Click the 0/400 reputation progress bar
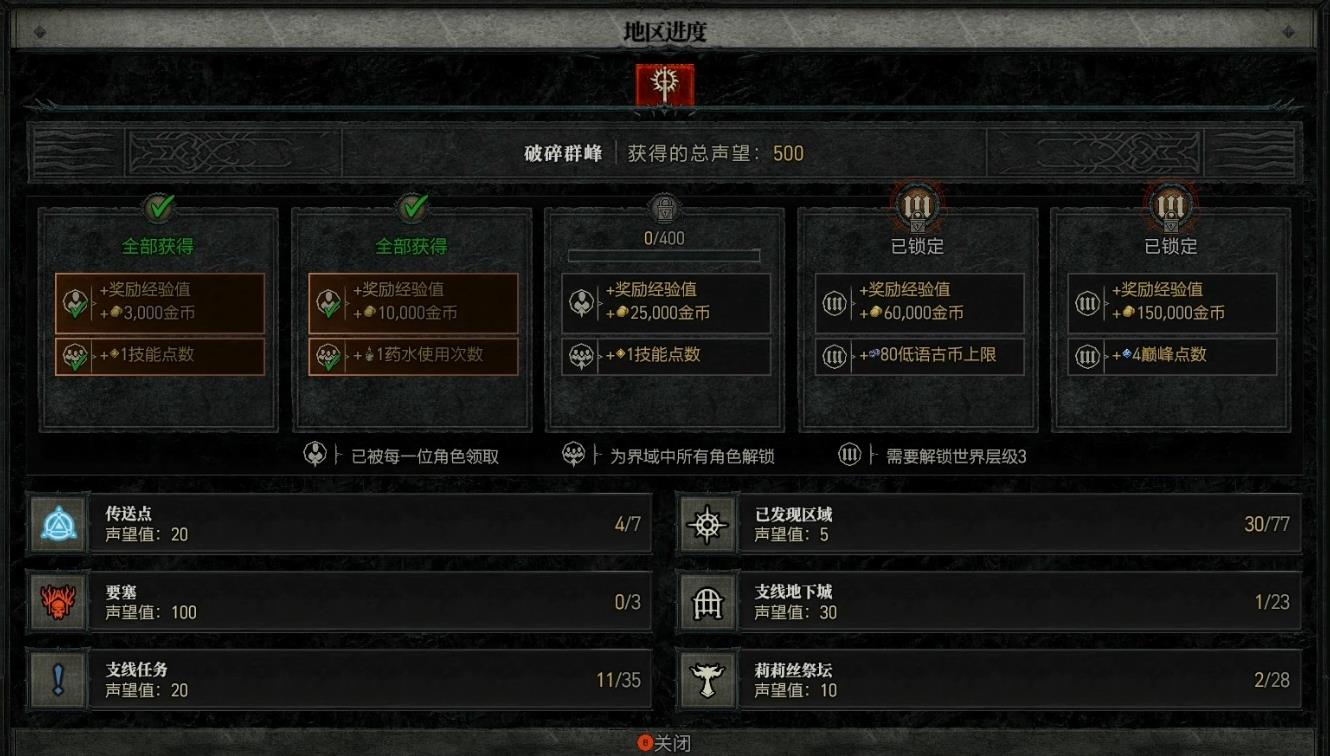Screen dimensions: 1330x756 pyautogui.click(x=663, y=255)
